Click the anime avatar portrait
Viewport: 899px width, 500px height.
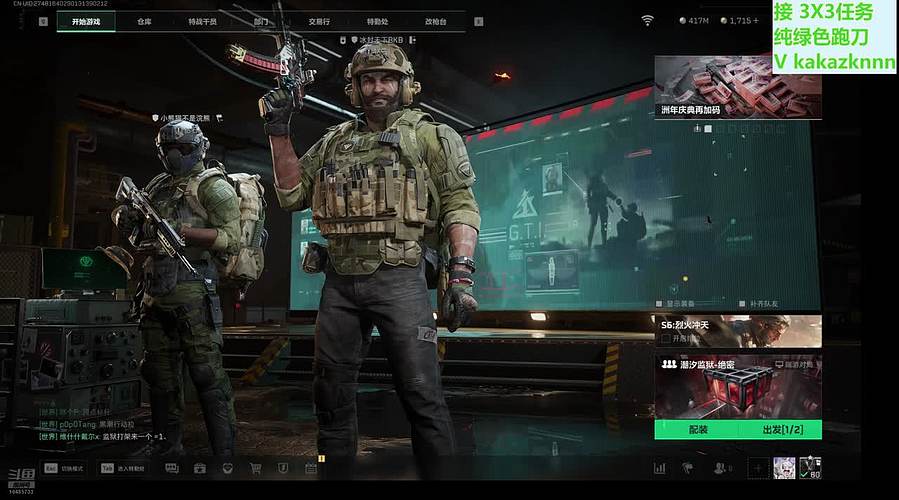(784, 467)
